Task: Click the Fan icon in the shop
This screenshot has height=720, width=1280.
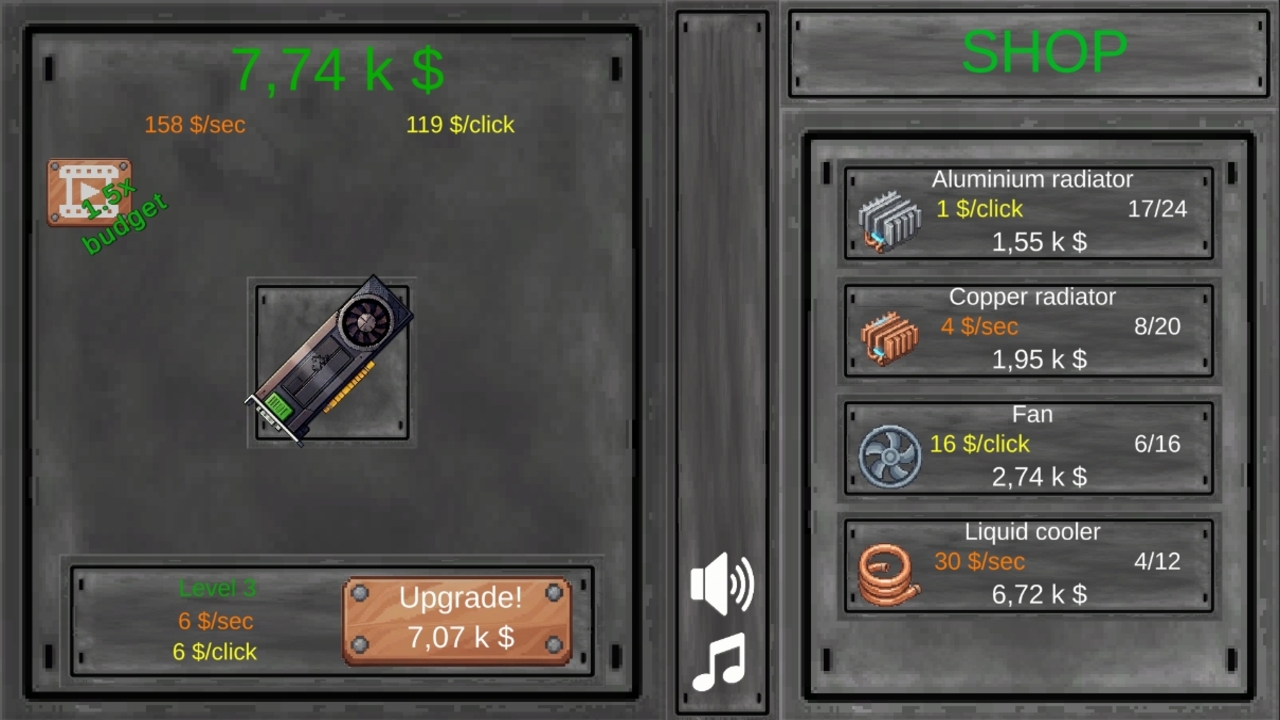Action: [x=889, y=455]
